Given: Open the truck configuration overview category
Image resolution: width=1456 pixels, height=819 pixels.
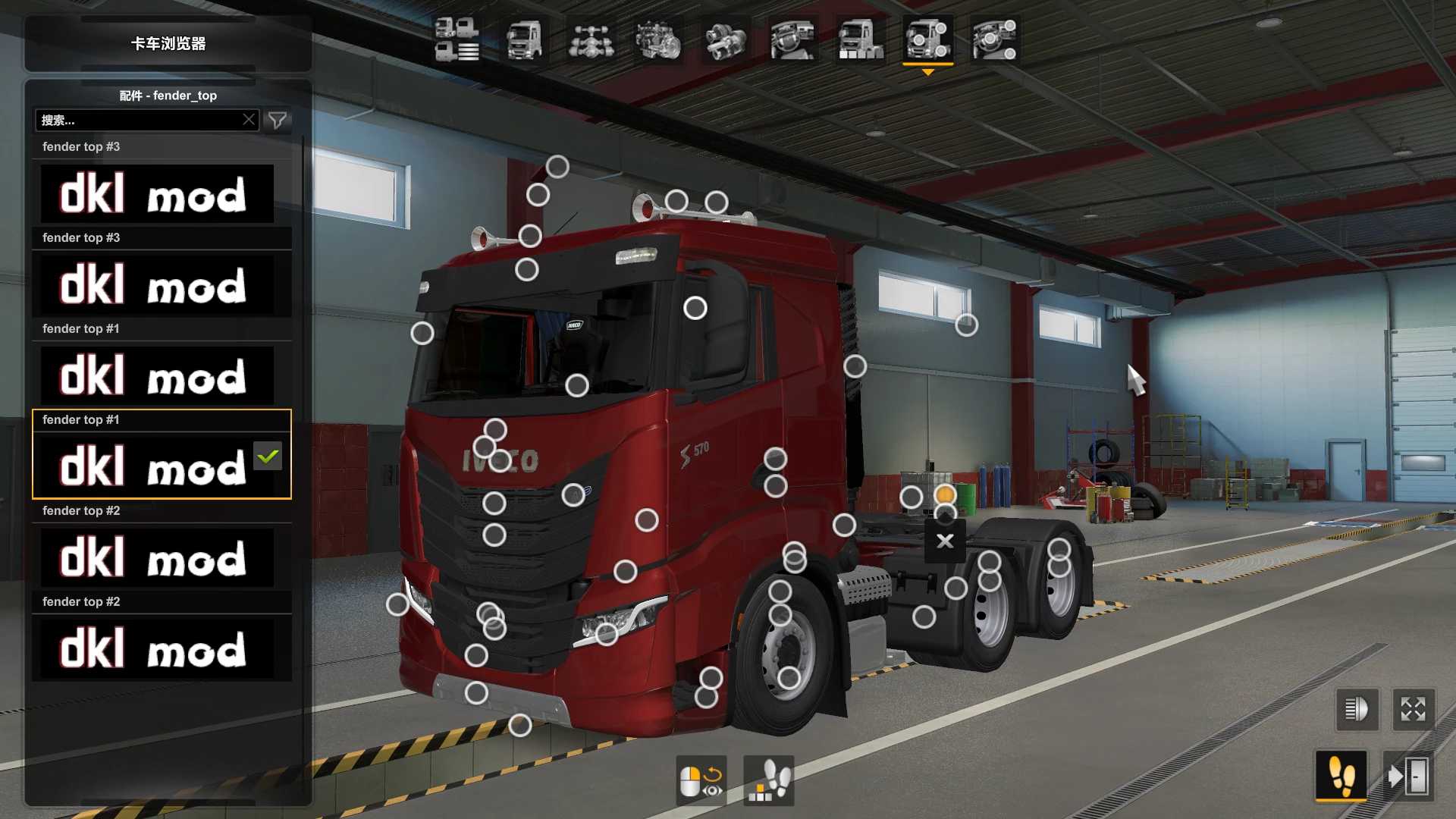Looking at the screenshot, I should click(x=455, y=42).
